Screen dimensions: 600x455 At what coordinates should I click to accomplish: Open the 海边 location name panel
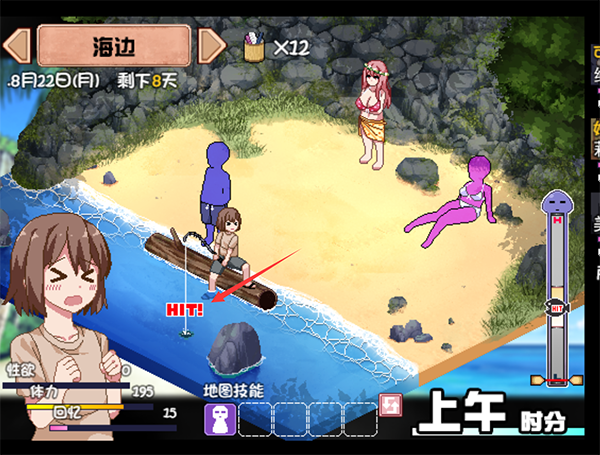(x=114, y=44)
